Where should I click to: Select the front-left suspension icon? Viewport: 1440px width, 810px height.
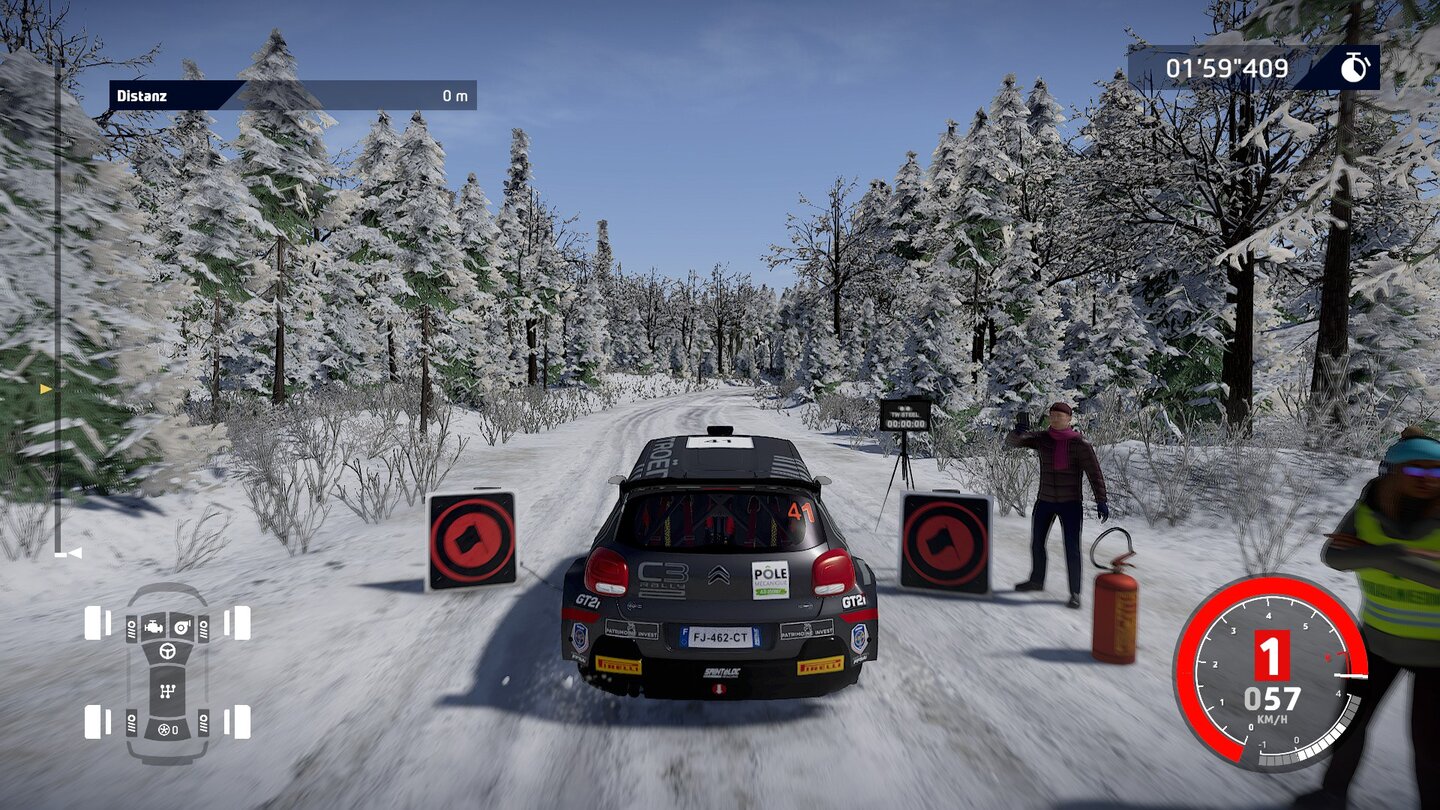coord(131,629)
